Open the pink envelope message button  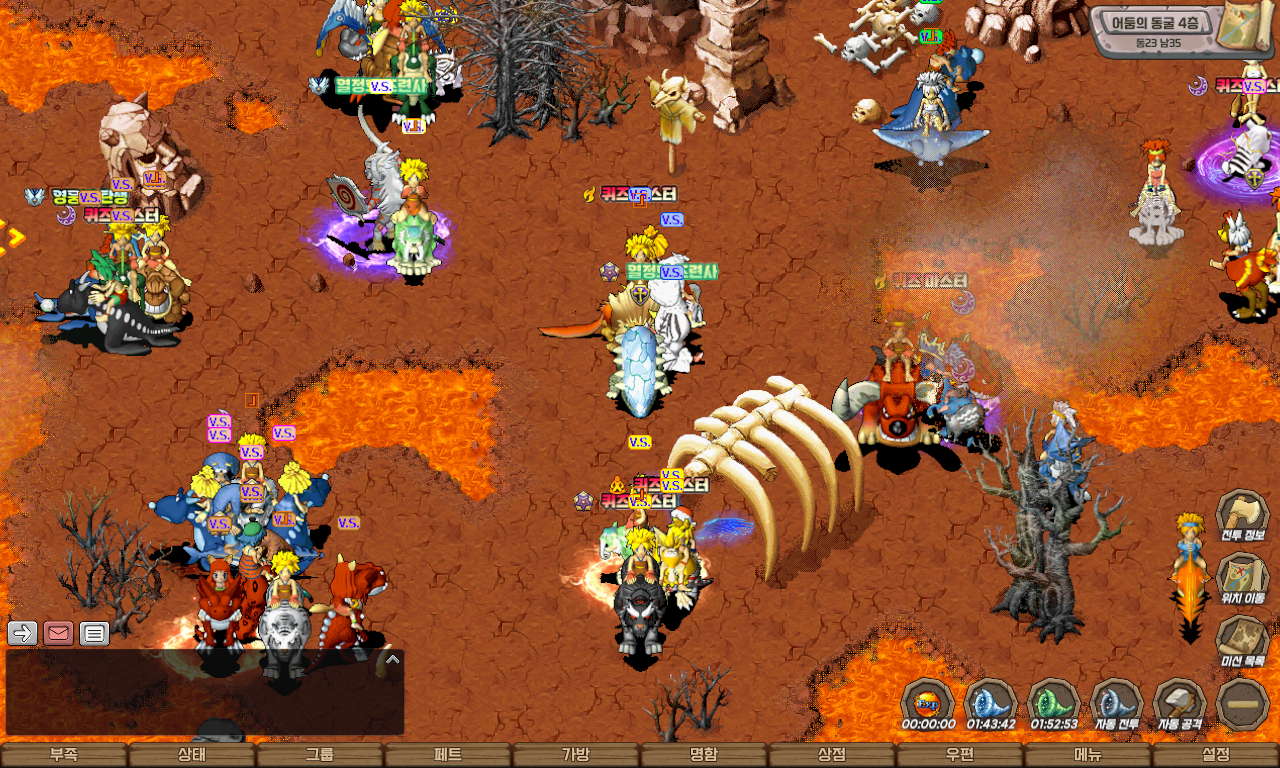coord(58,633)
